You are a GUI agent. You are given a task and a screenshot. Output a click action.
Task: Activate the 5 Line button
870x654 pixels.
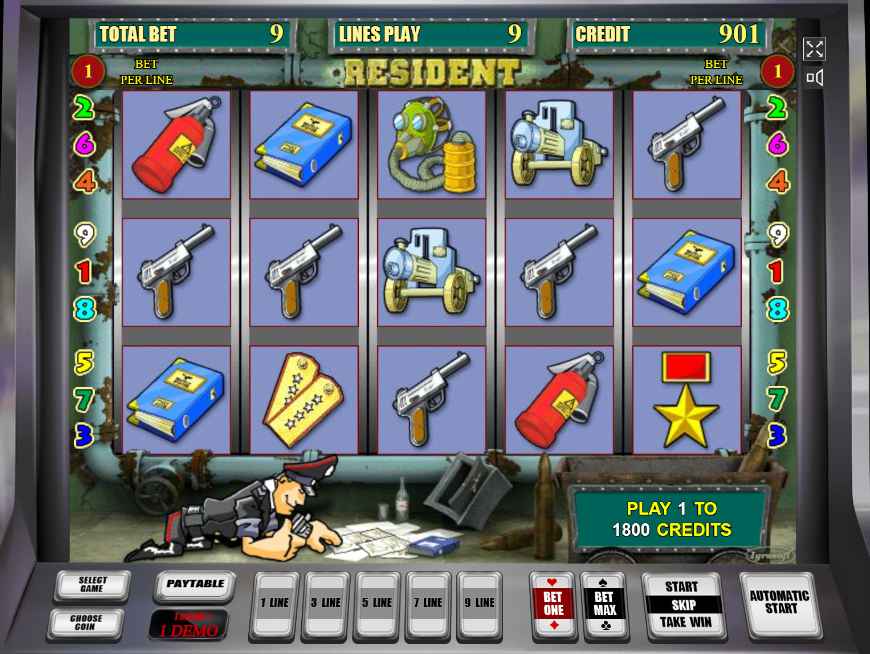click(378, 604)
